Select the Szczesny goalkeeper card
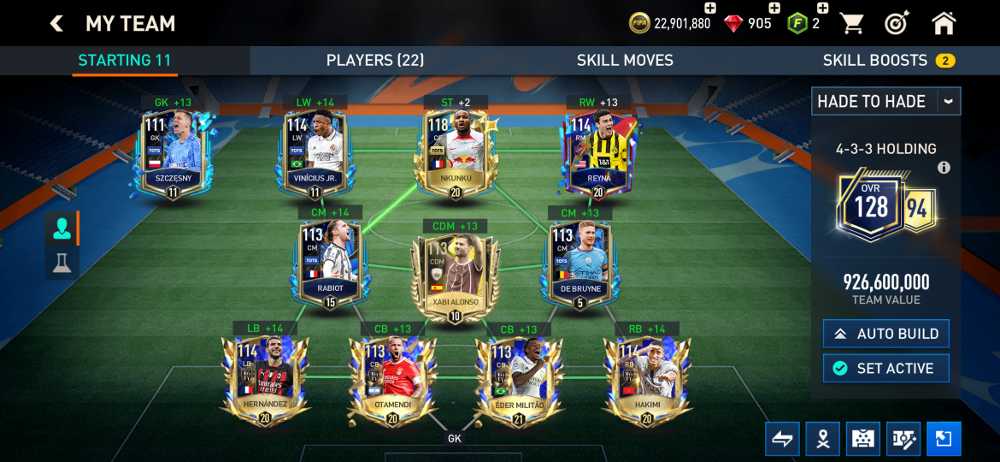1000x462 pixels. [173, 153]
